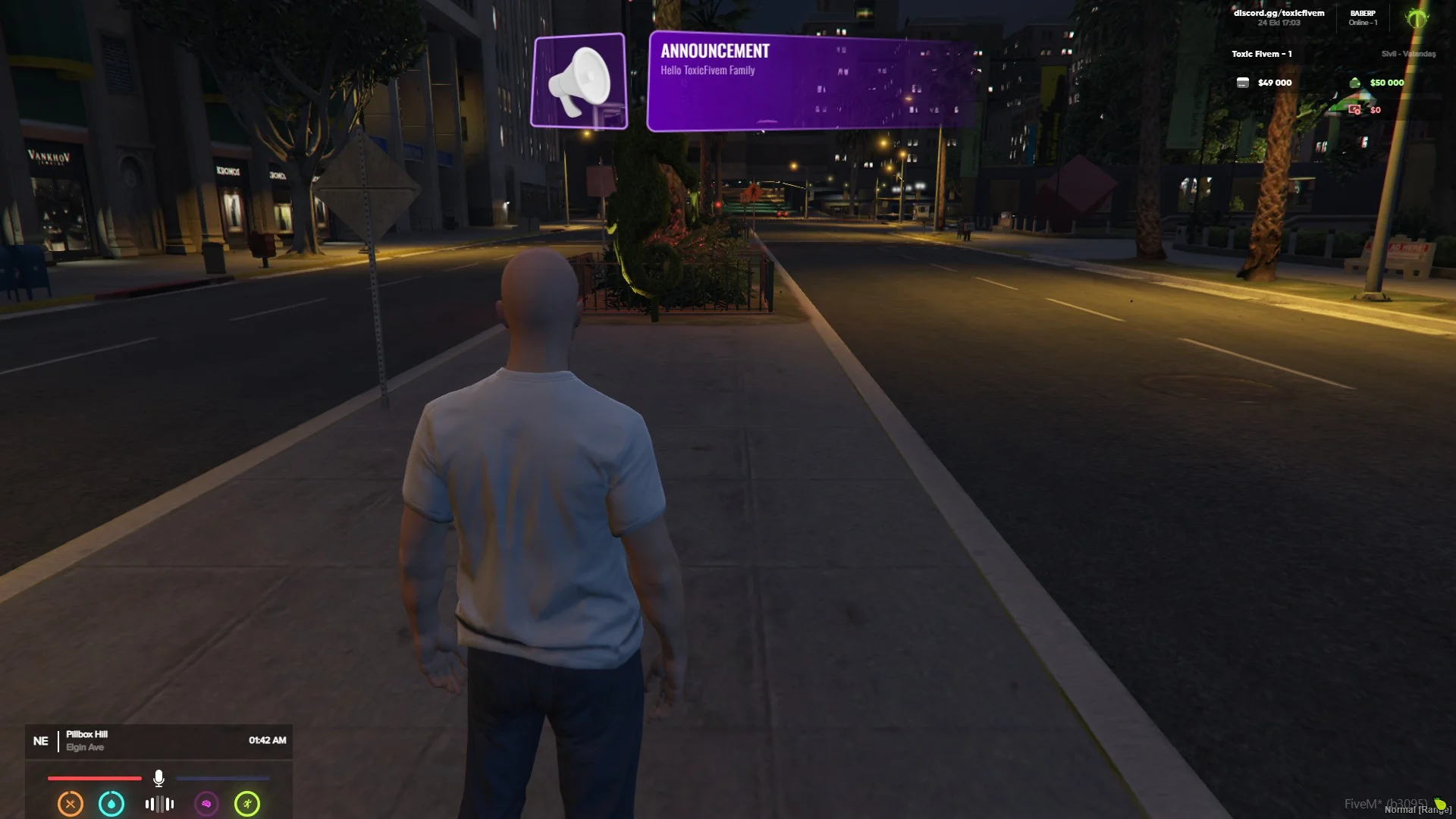Toggle the microphone voice icon

tap(158, 778)
